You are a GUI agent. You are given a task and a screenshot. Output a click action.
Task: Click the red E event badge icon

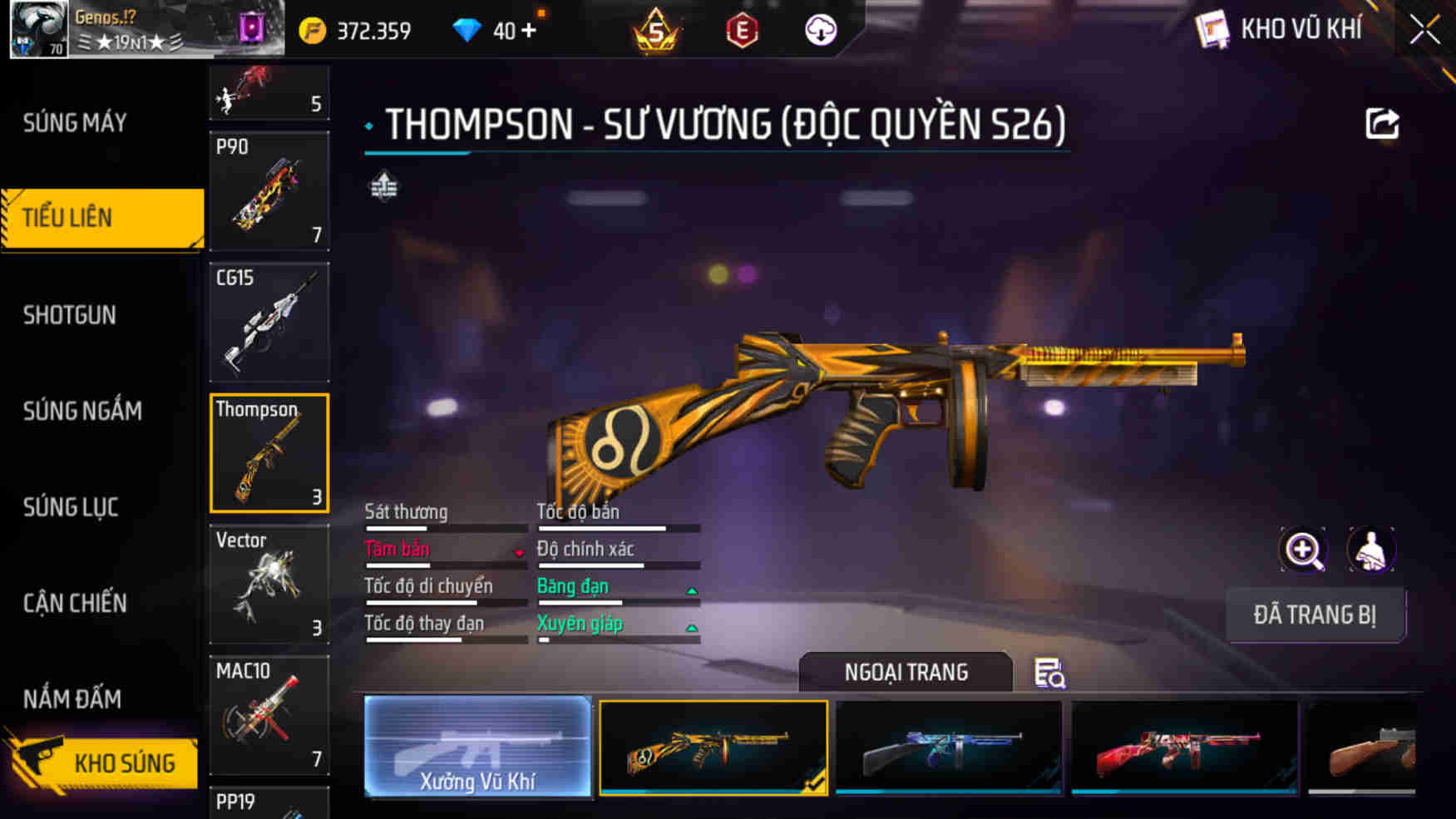tap(744, 30)
